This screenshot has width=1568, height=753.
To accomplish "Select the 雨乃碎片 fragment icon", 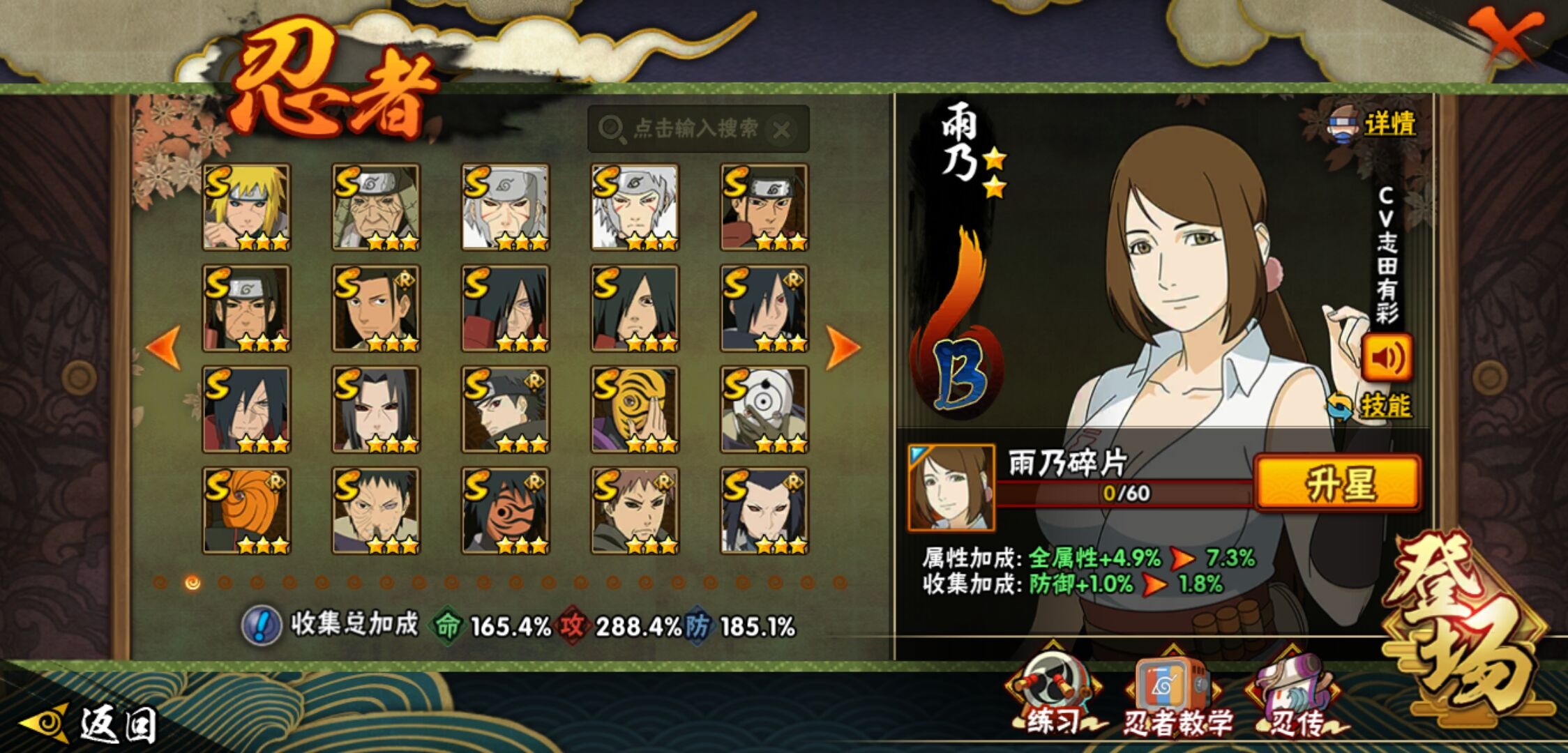I will pyautogui.click(x=951, y=487).
